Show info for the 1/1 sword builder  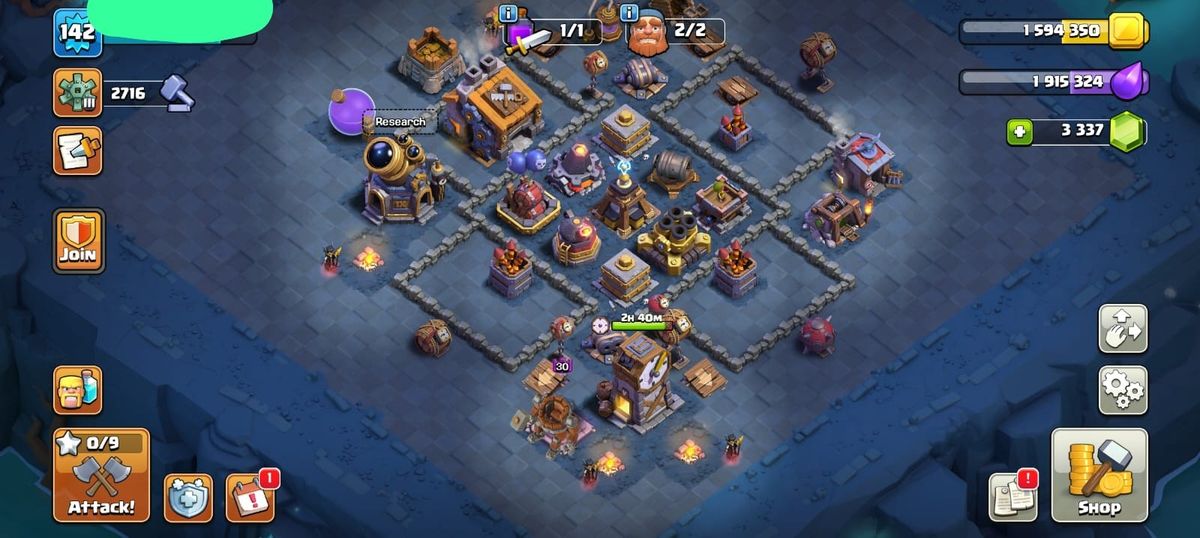(x=509, y=14)
